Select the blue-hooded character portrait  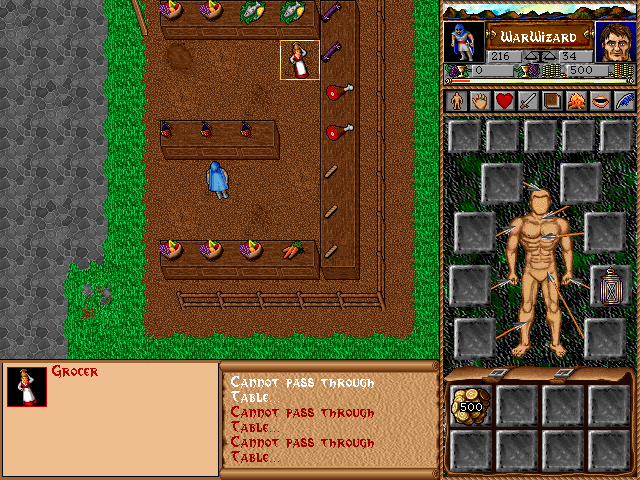(463, 41)
